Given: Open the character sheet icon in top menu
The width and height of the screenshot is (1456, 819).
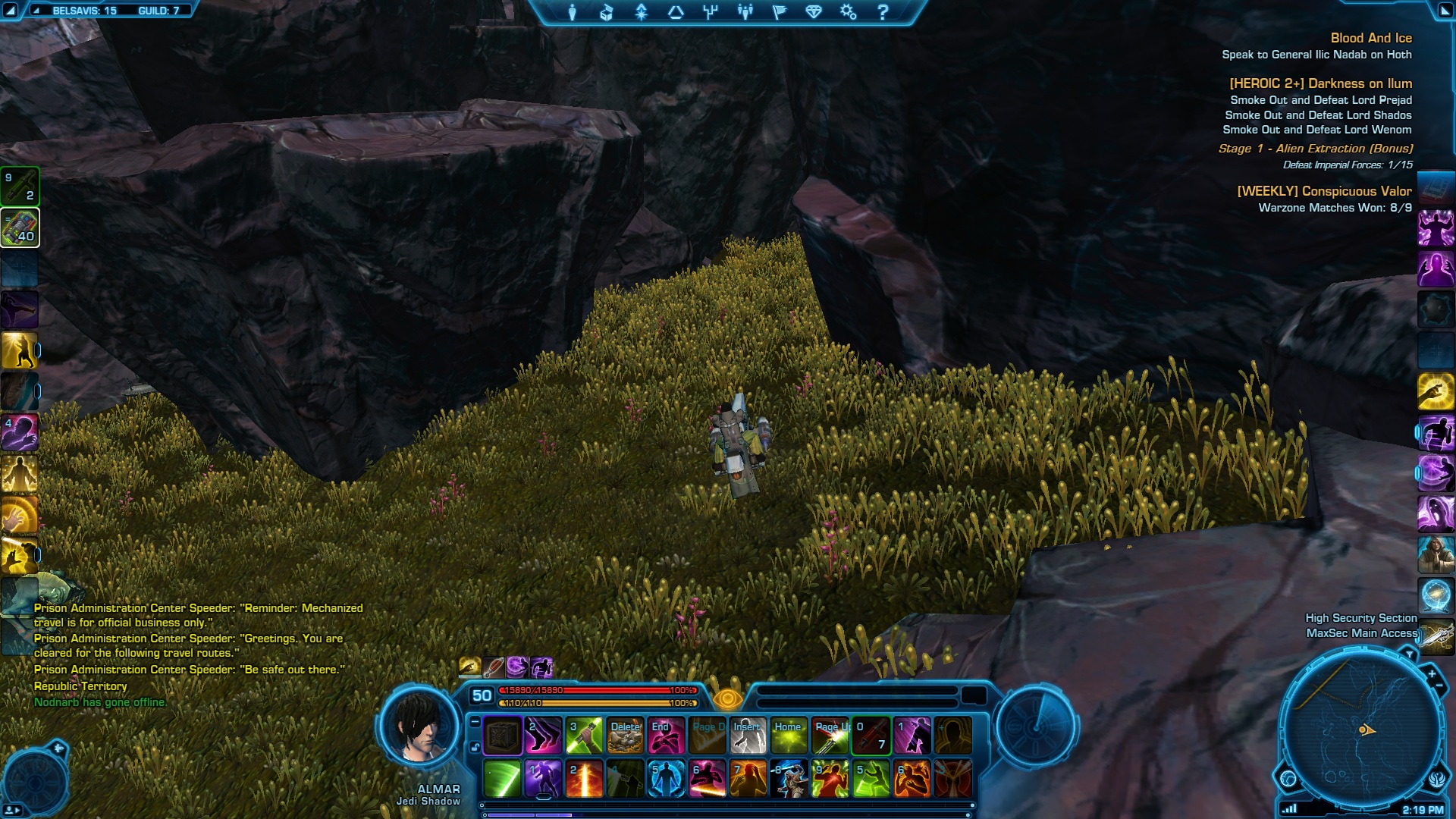Looking at the screenshot, I should coord(573,12).
